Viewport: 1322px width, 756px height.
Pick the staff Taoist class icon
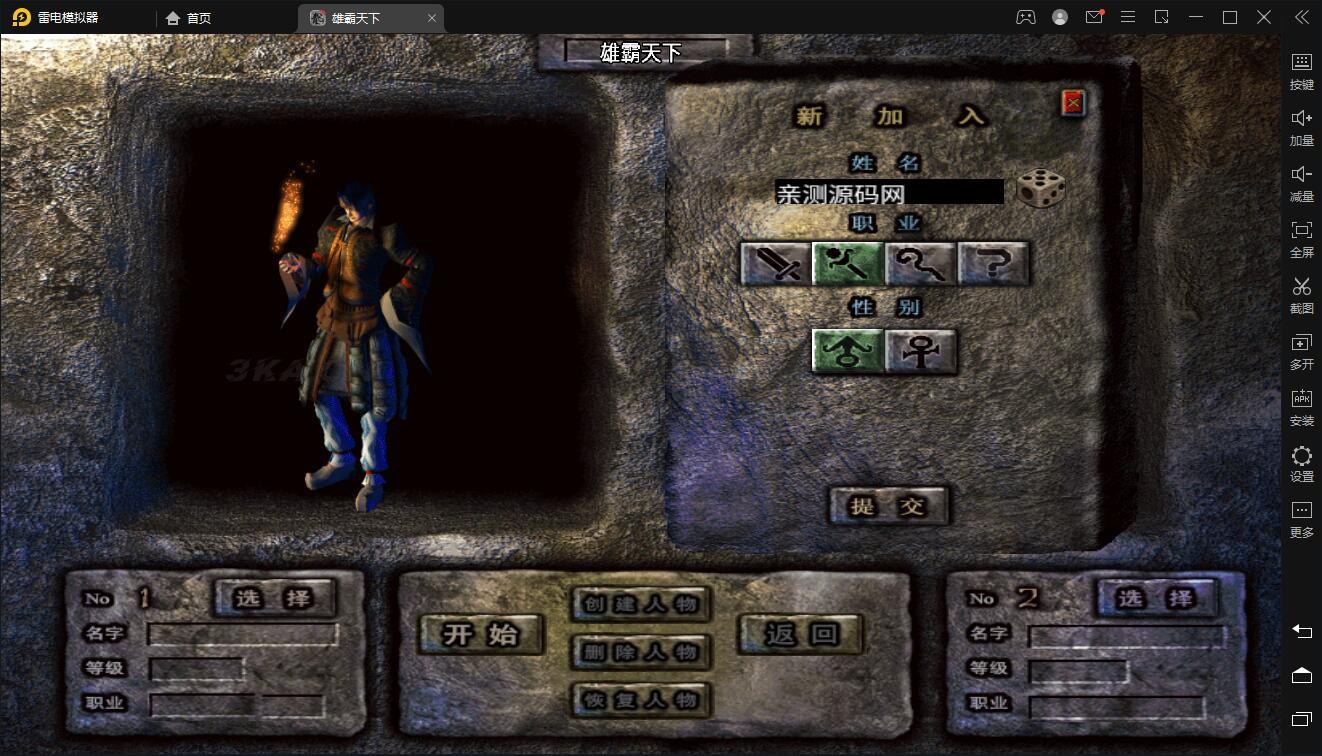point(920,264)
